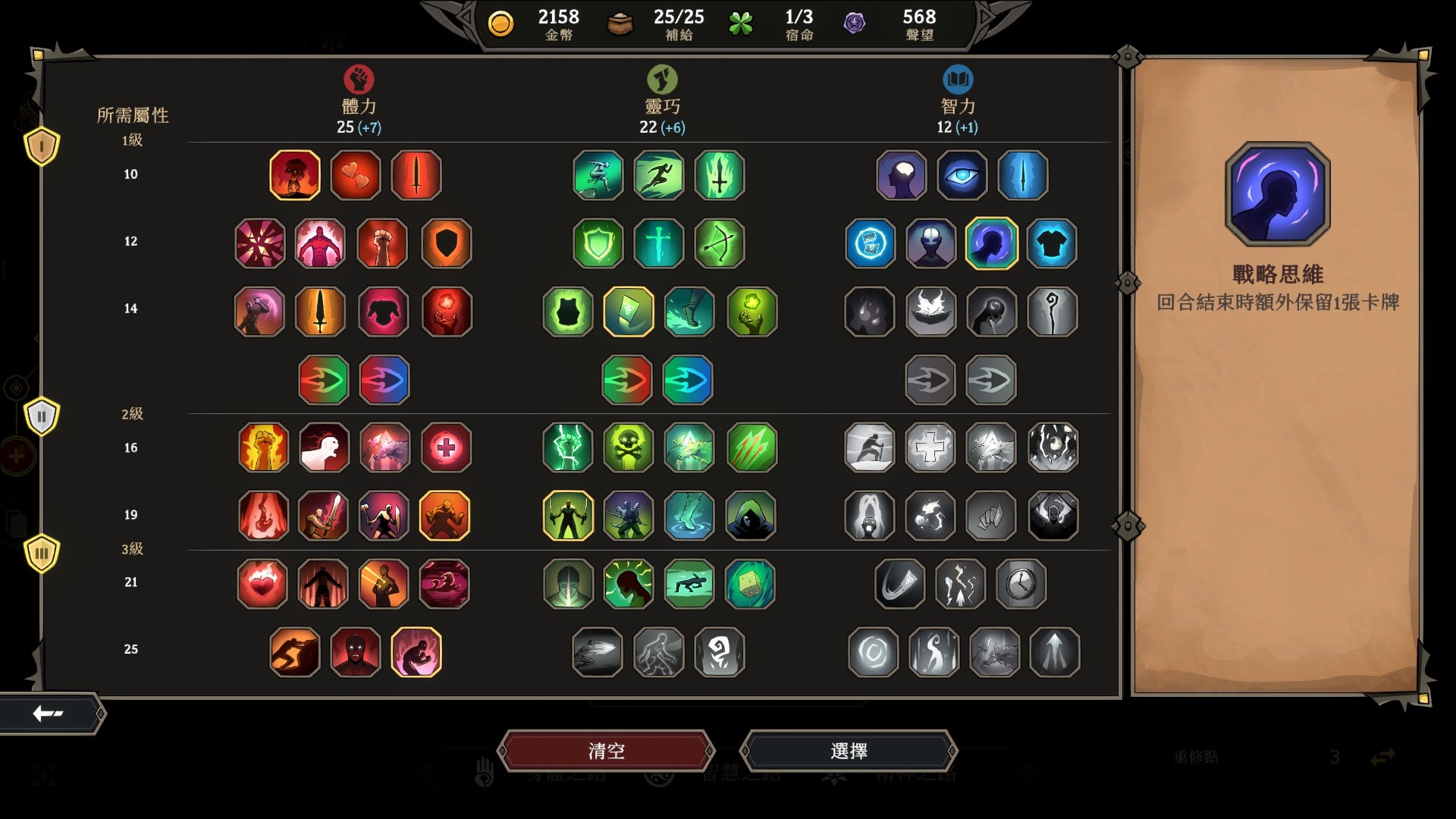Screen dimensions: 1456x819
Task: Select the flaming fist strength skill
Action: coord(263,447)
